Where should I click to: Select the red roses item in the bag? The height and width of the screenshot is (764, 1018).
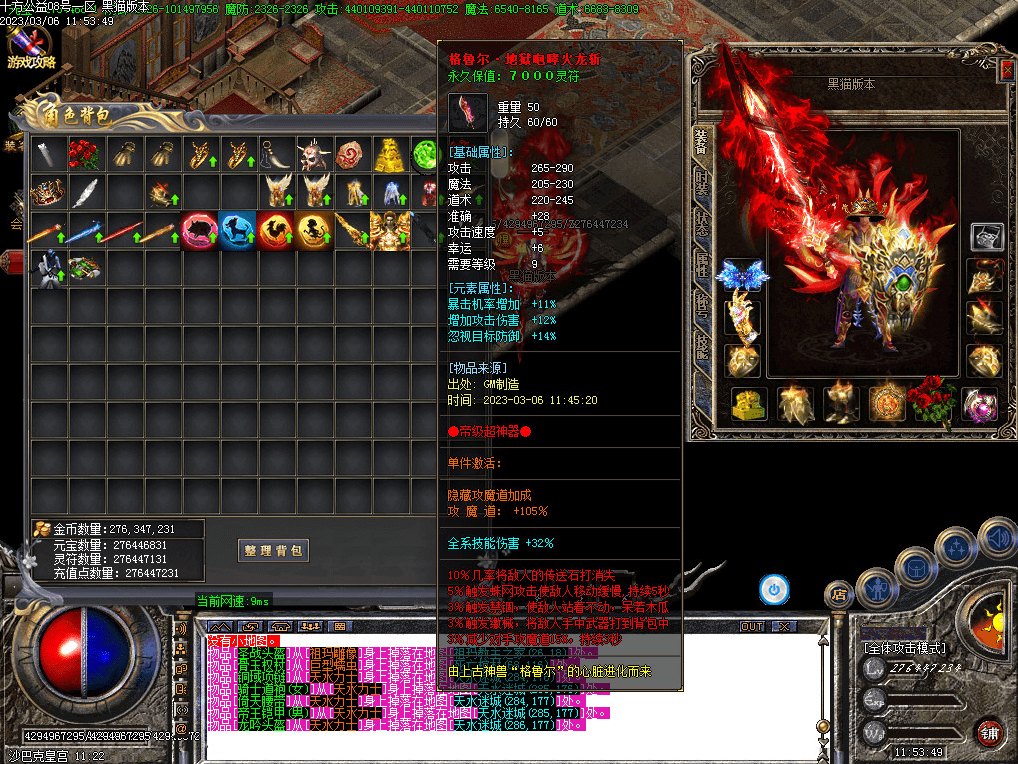[x=84, y=155]
